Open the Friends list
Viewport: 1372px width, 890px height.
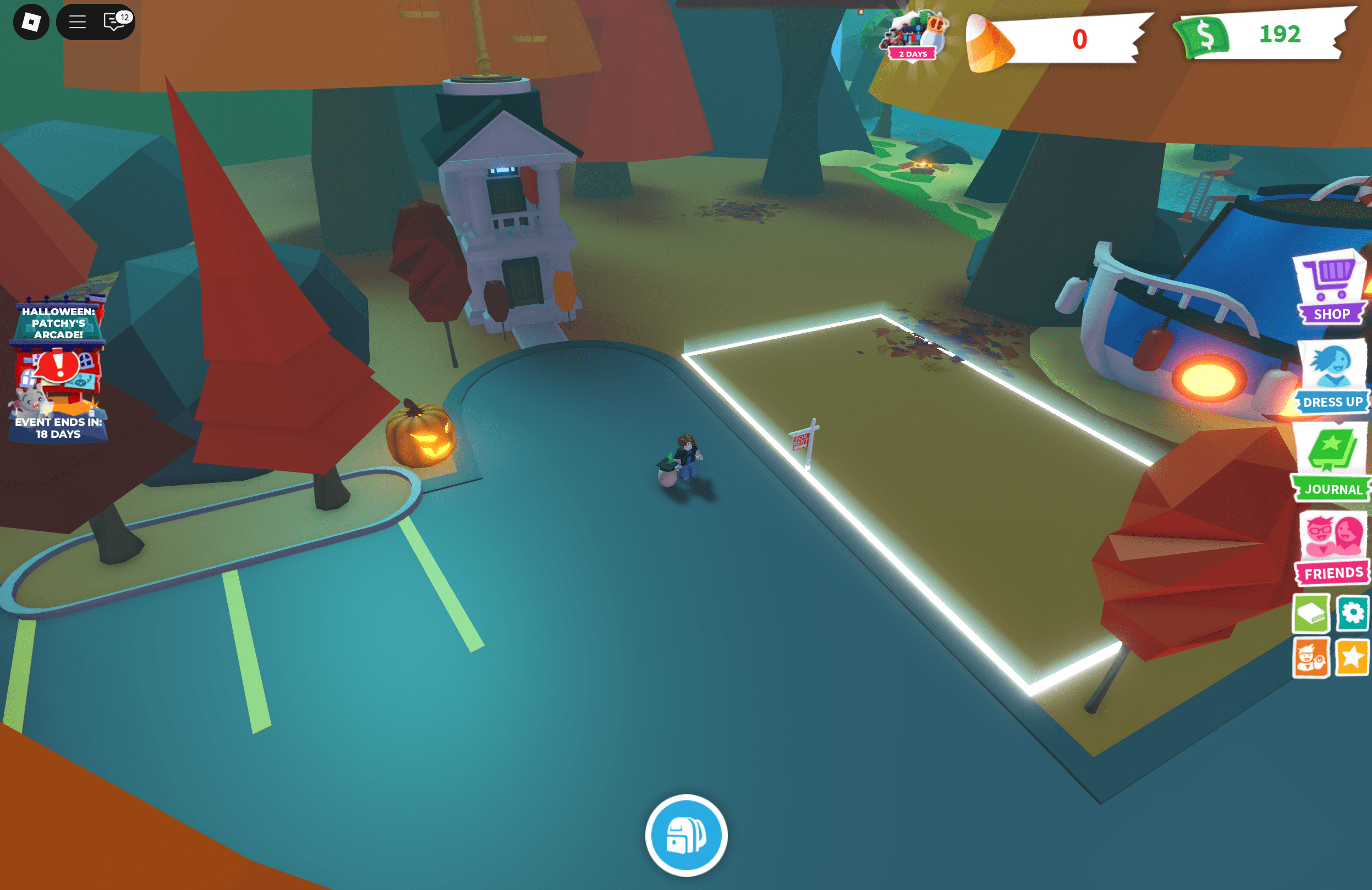point(1332,548)
